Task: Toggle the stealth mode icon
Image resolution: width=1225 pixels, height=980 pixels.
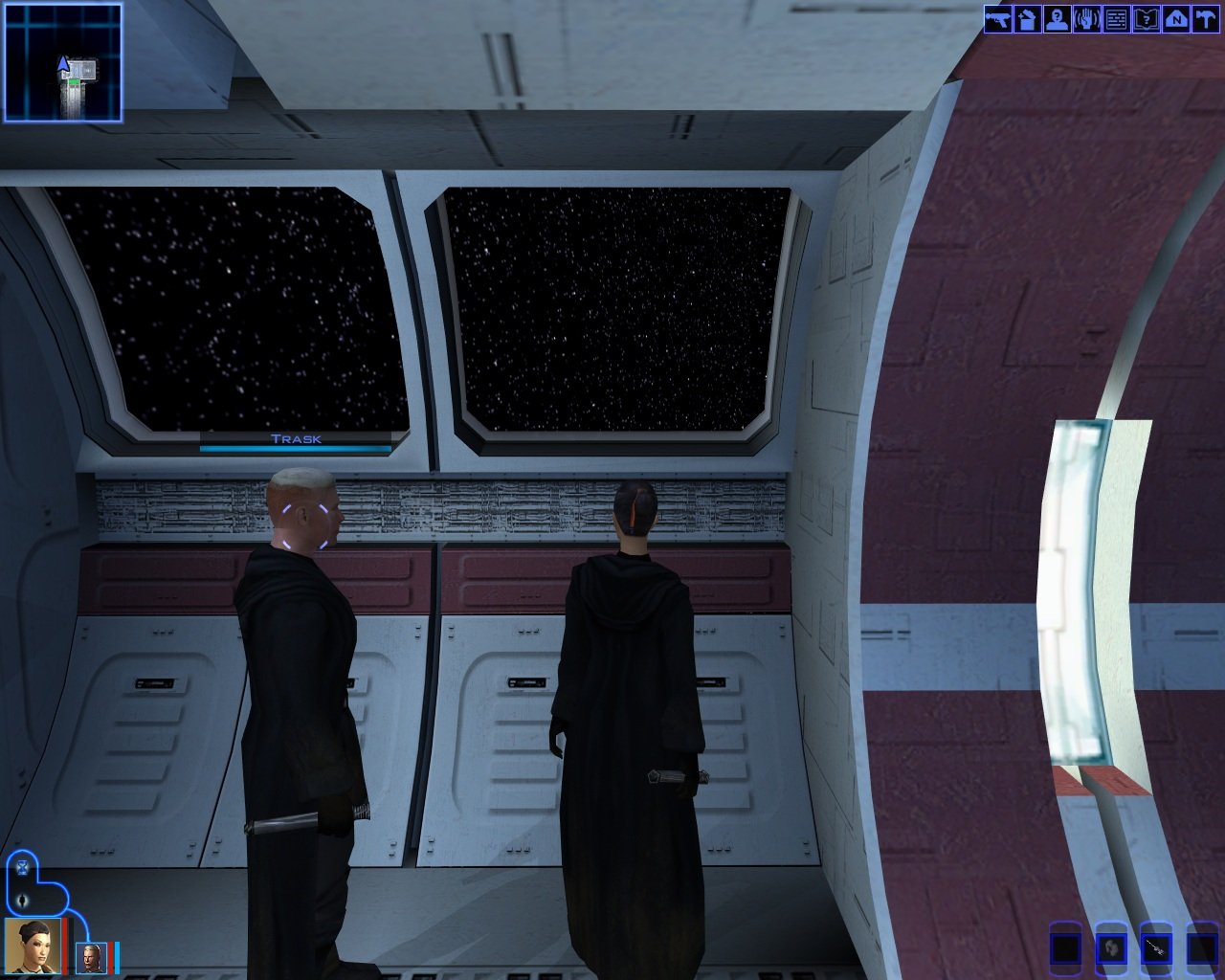Action: pyautogui.click(x=23, y=901)
